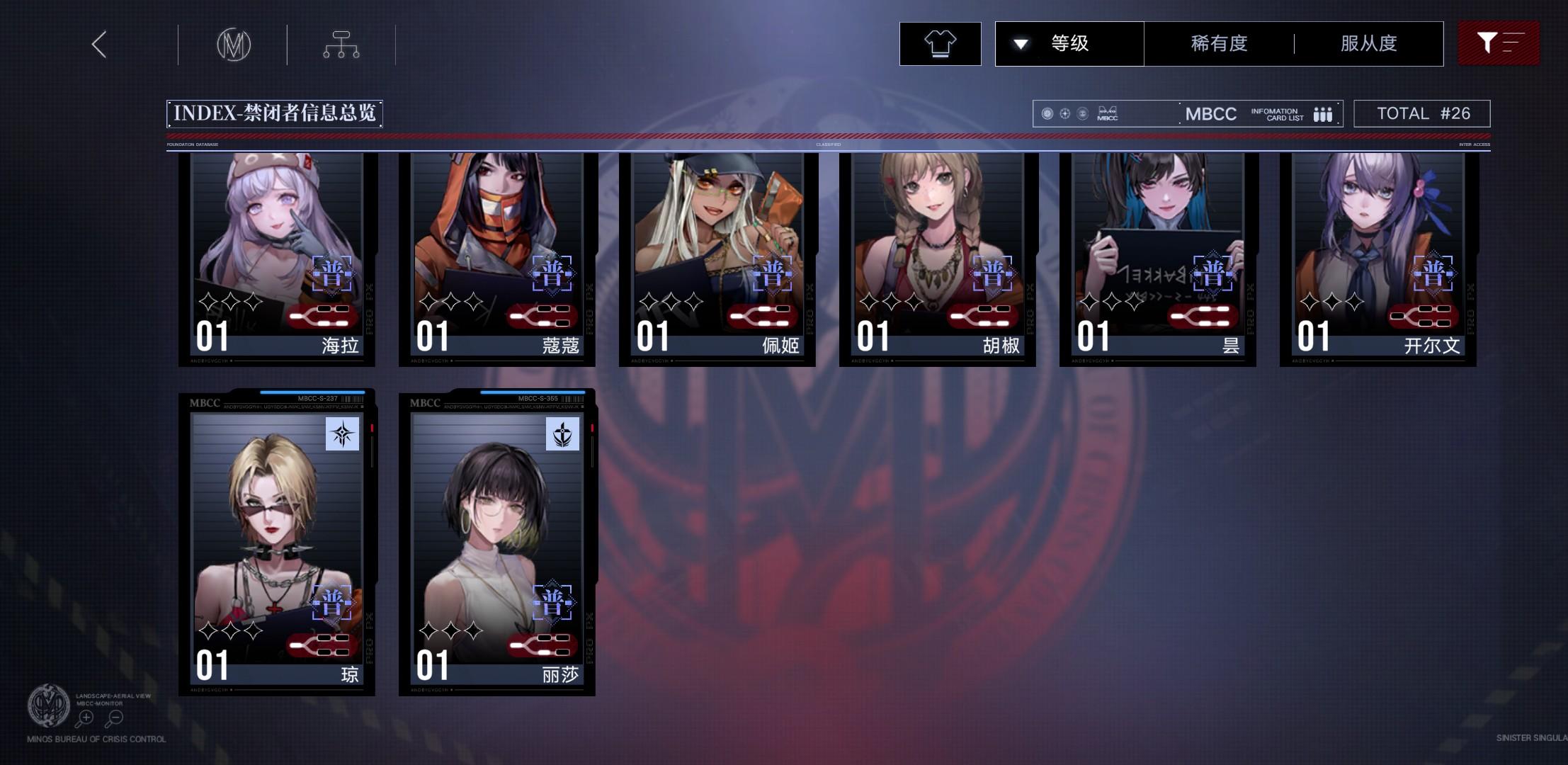The image size is (1568, 765).
Task: Zoom out with the magnifier minus icon
Action: pyautogui.click(x=115, y=718)
